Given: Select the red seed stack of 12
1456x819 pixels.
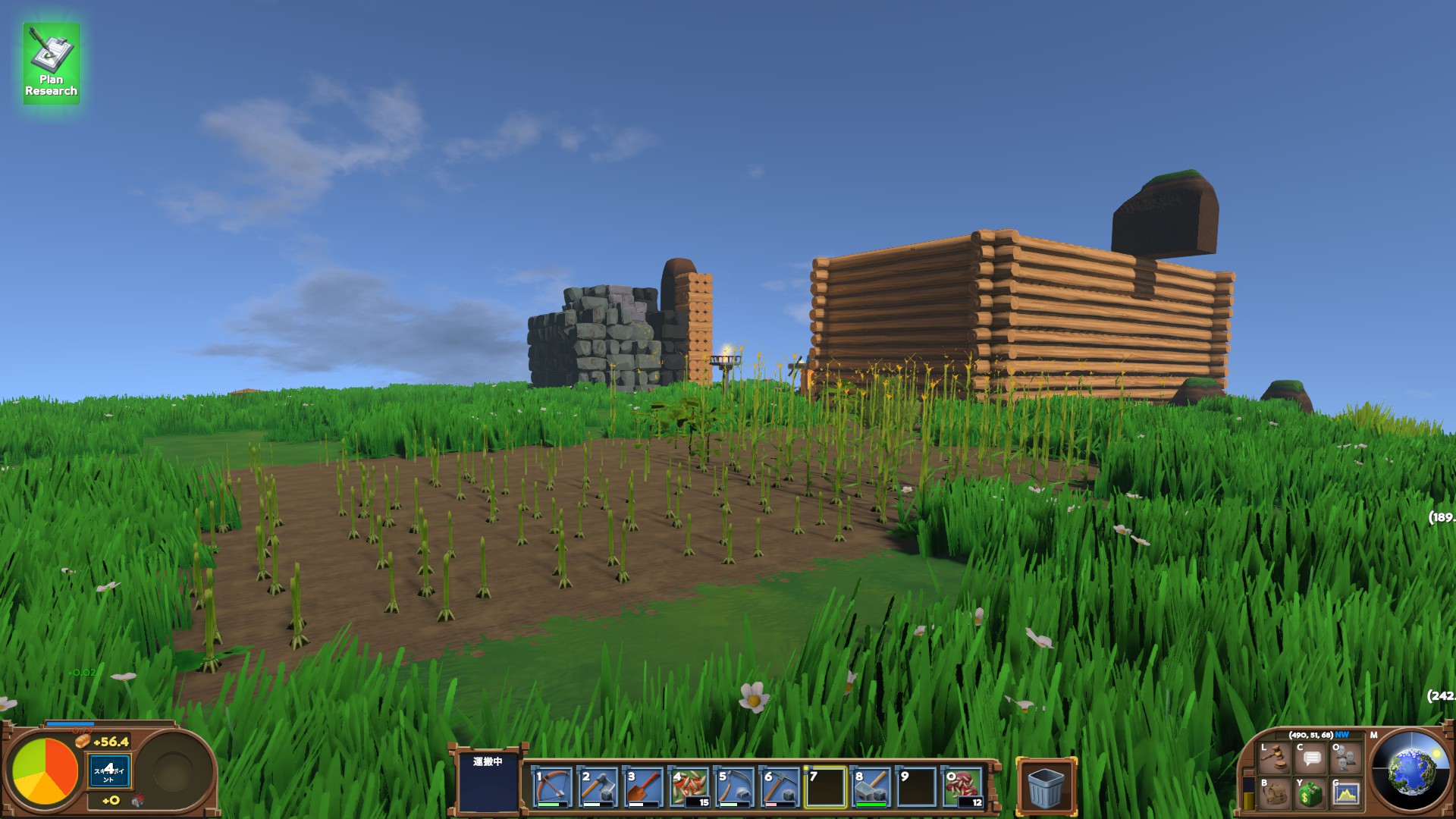Looking at the screenshot, I should point(962,787).
